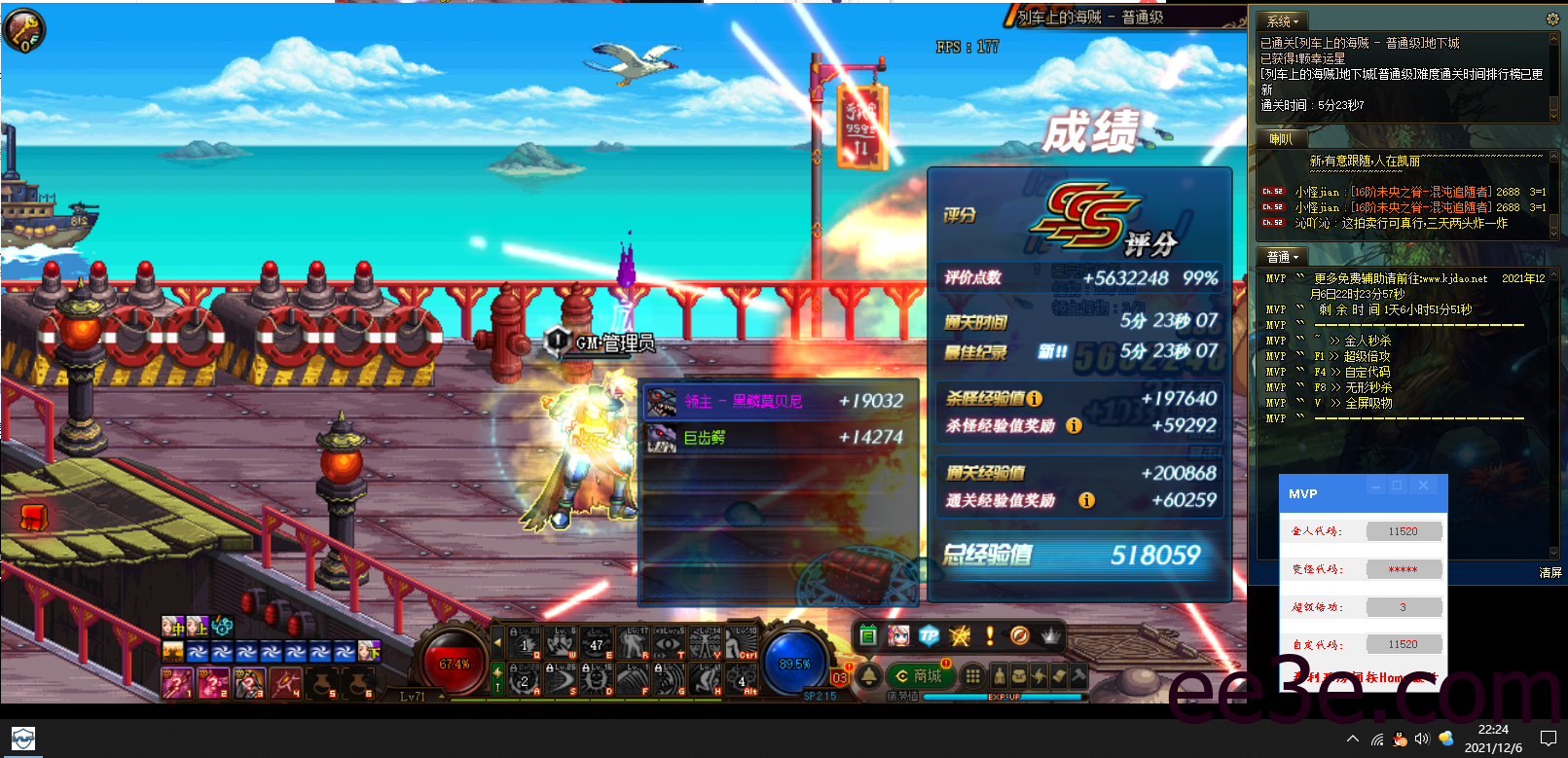Viewport: 1568px width, 758px height.
Task: Click the exclamation mark alert icon
Action: [989, 635]
